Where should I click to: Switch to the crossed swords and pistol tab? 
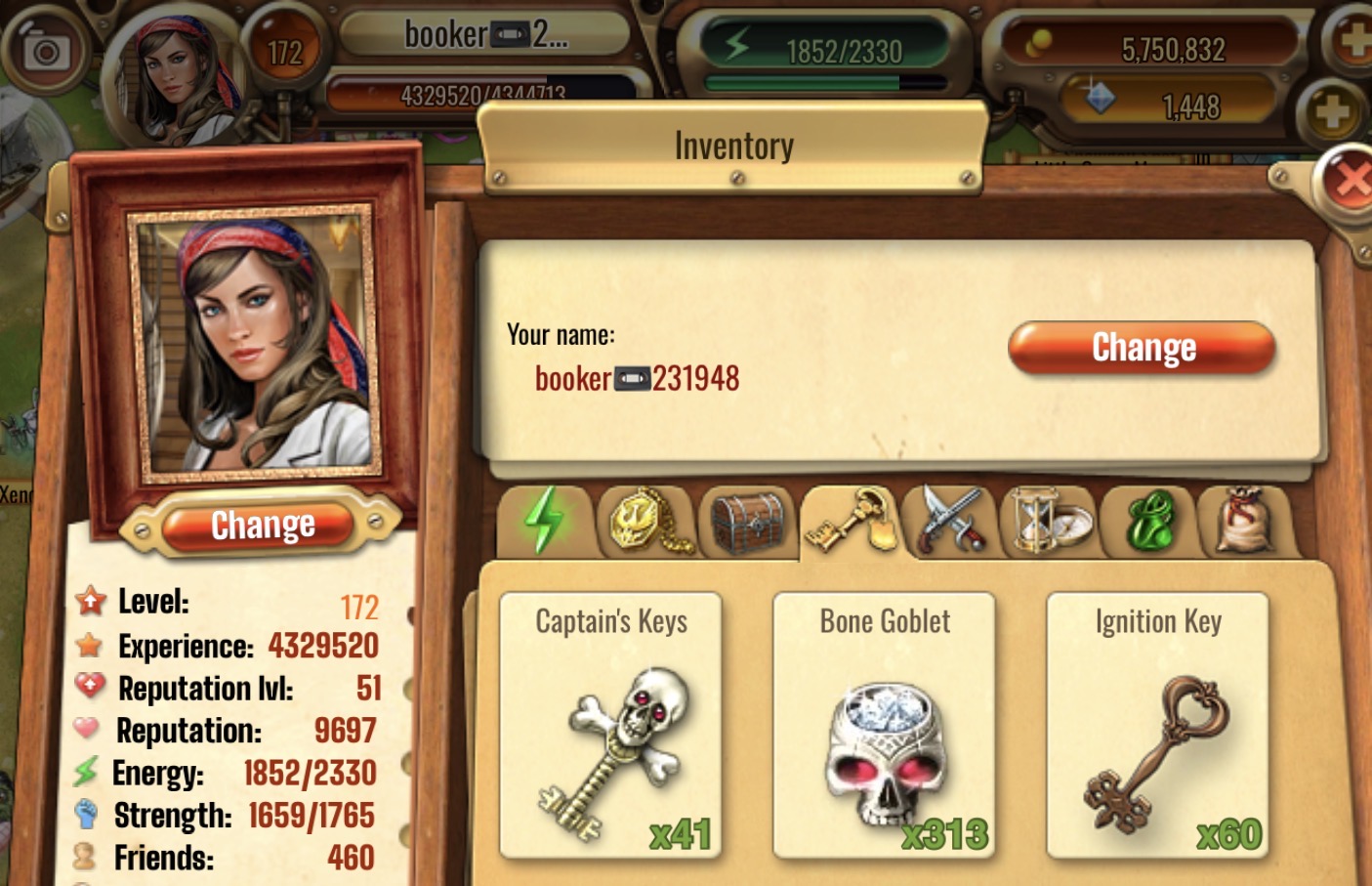click(x=949, y=521)
